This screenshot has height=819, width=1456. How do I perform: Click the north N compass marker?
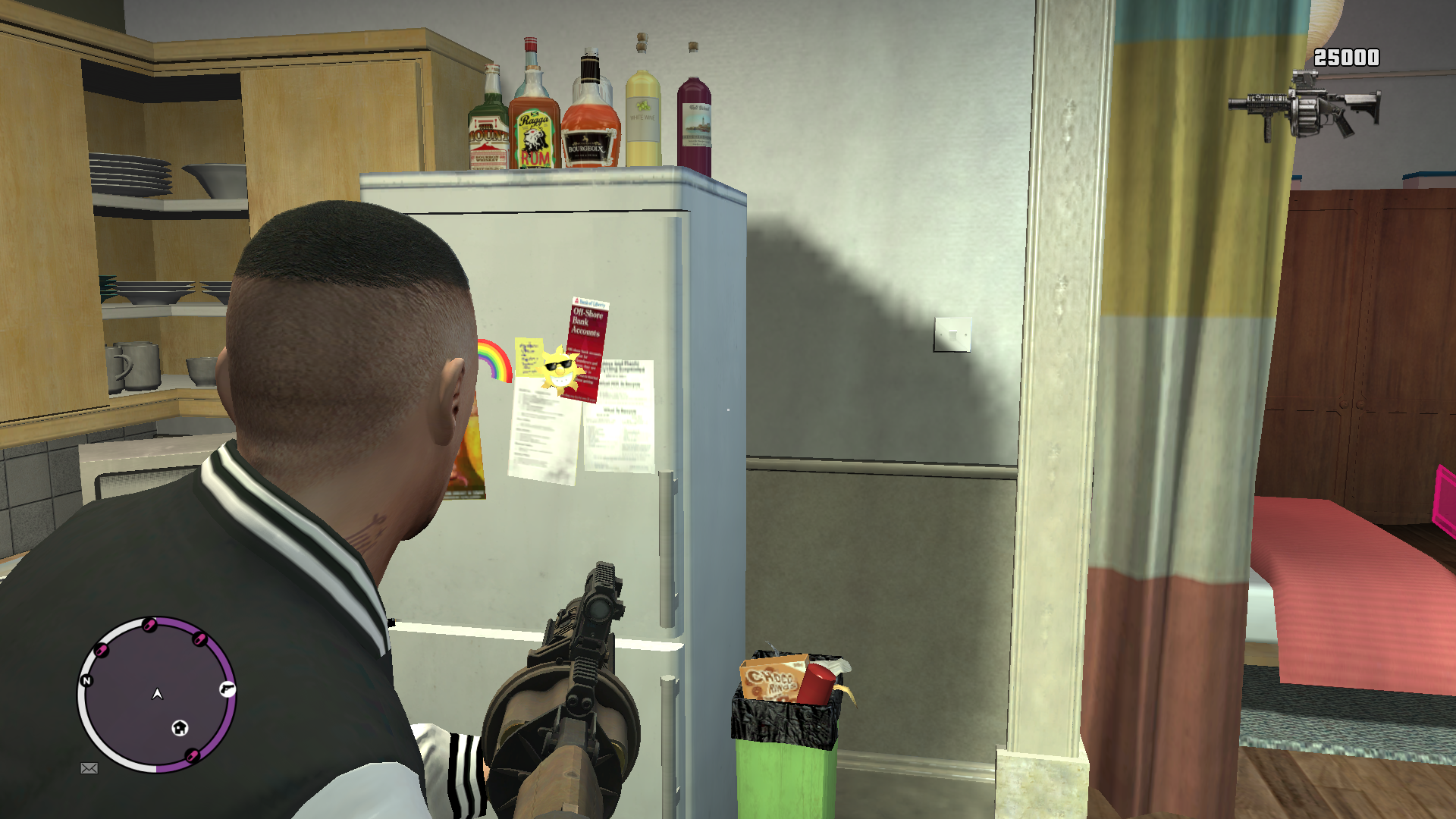[86, 681]
